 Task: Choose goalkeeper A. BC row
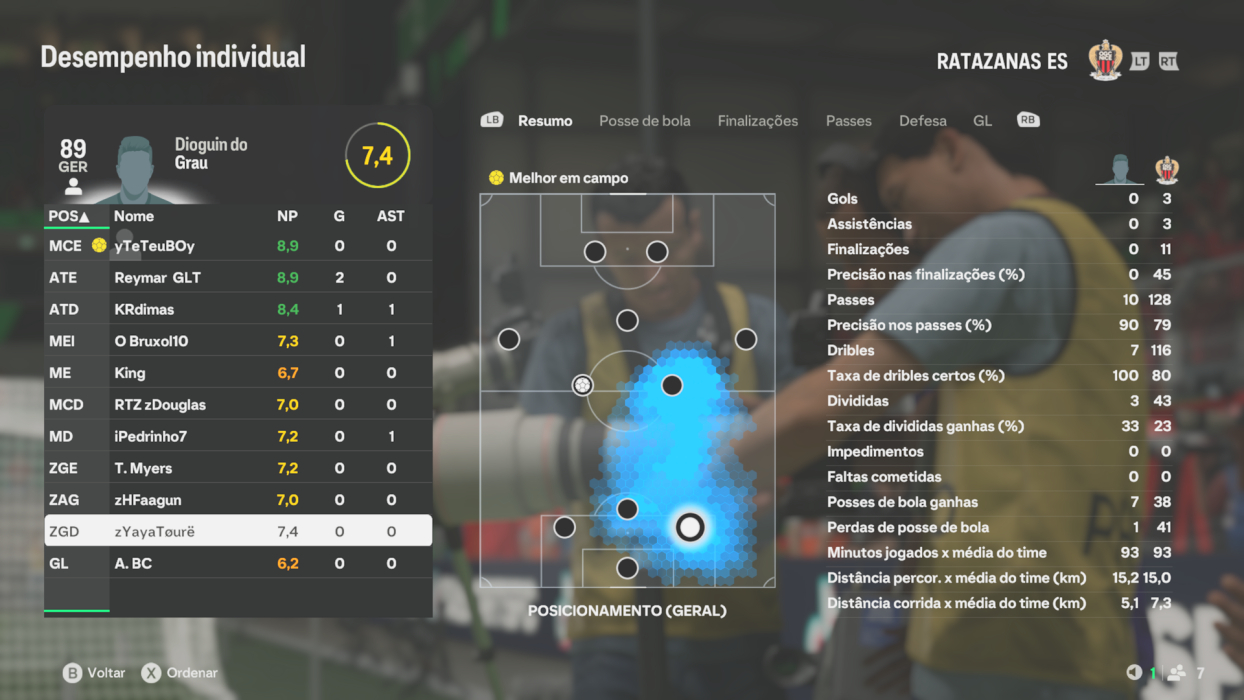click(x=238, y=564)
